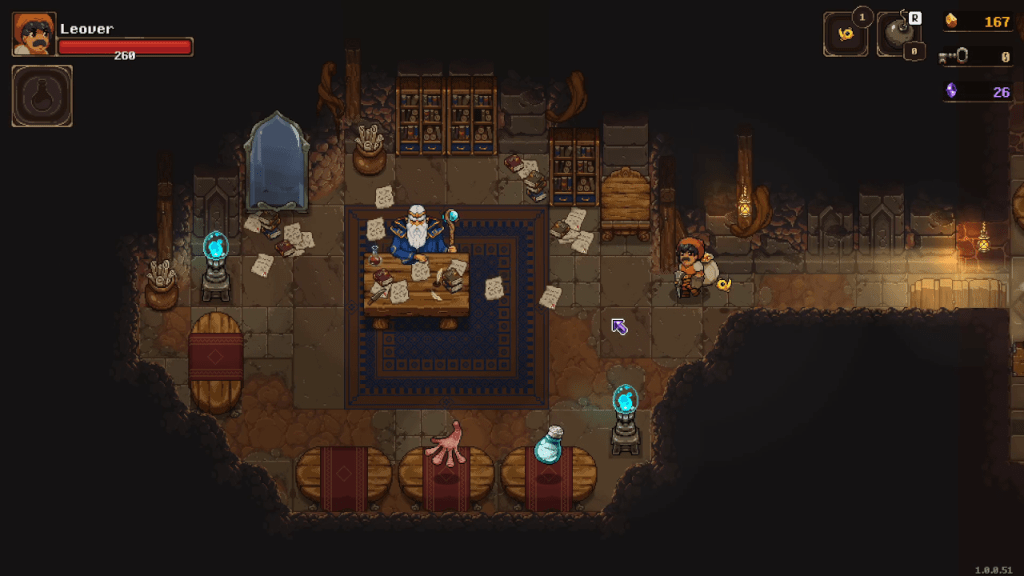Select the empty potion slot
1024x576 pixels.
[42, 96]
